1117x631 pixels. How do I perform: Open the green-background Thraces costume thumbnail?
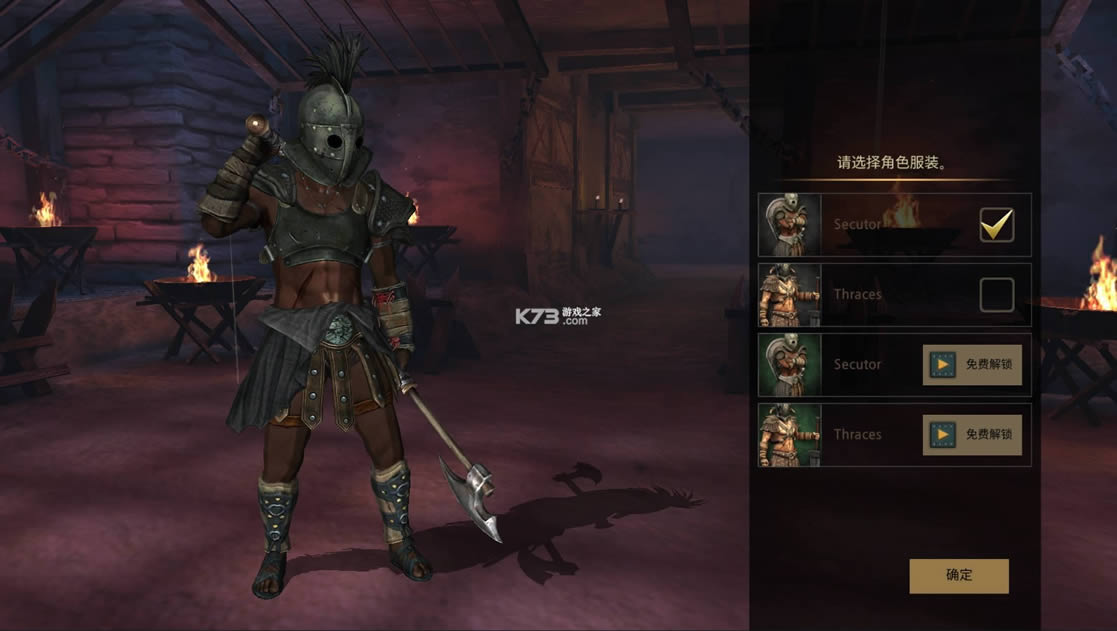tap(790, 435)
